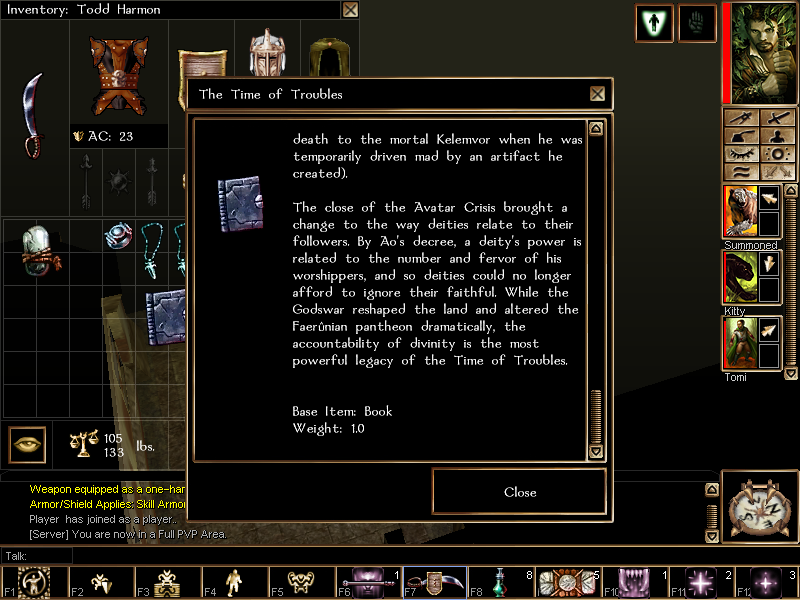Pick the silver ring in the inventory grid
800x600 pixels.
[x=120, y=237]
